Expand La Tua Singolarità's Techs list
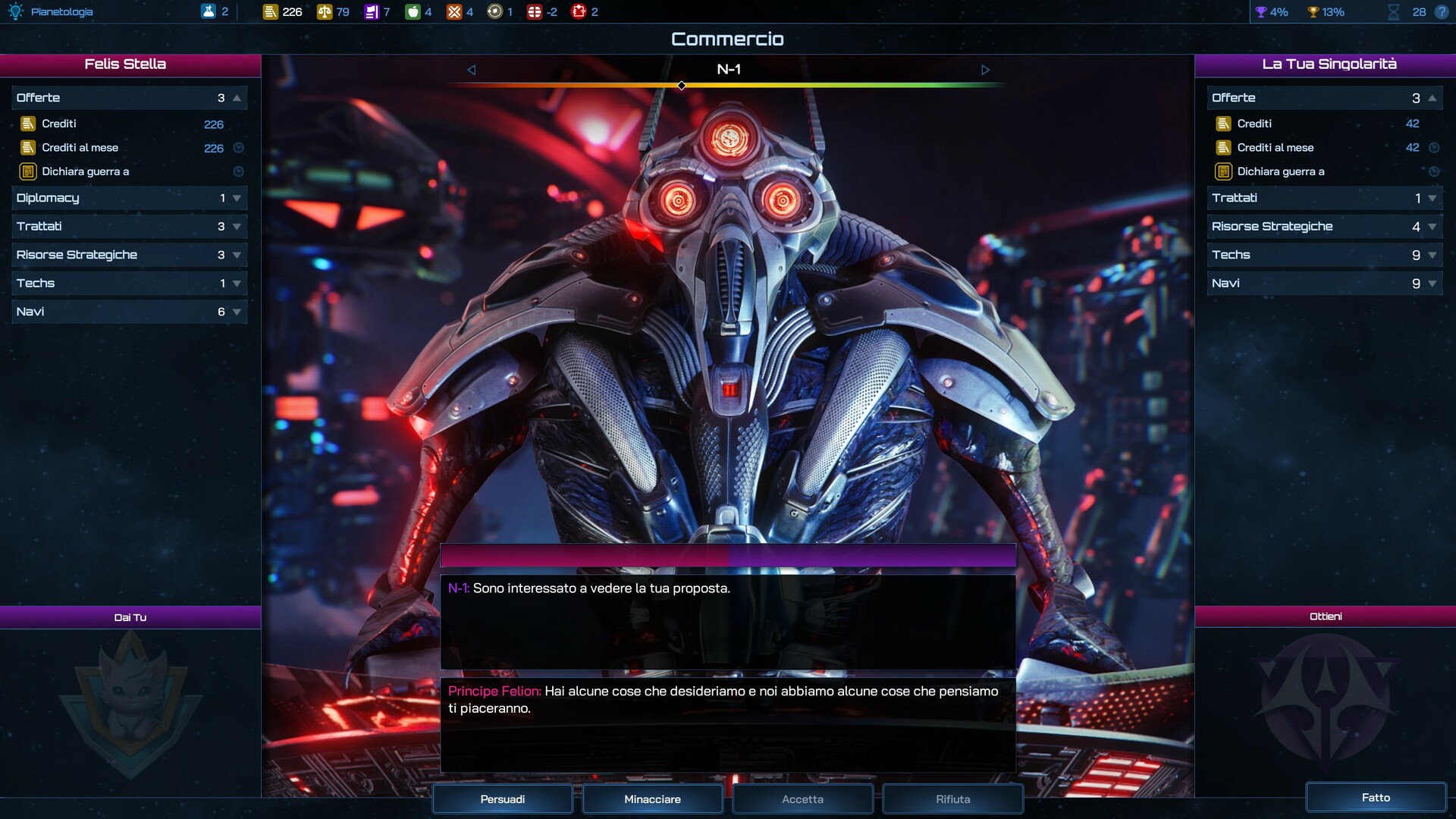 (x=1324, y=255)
